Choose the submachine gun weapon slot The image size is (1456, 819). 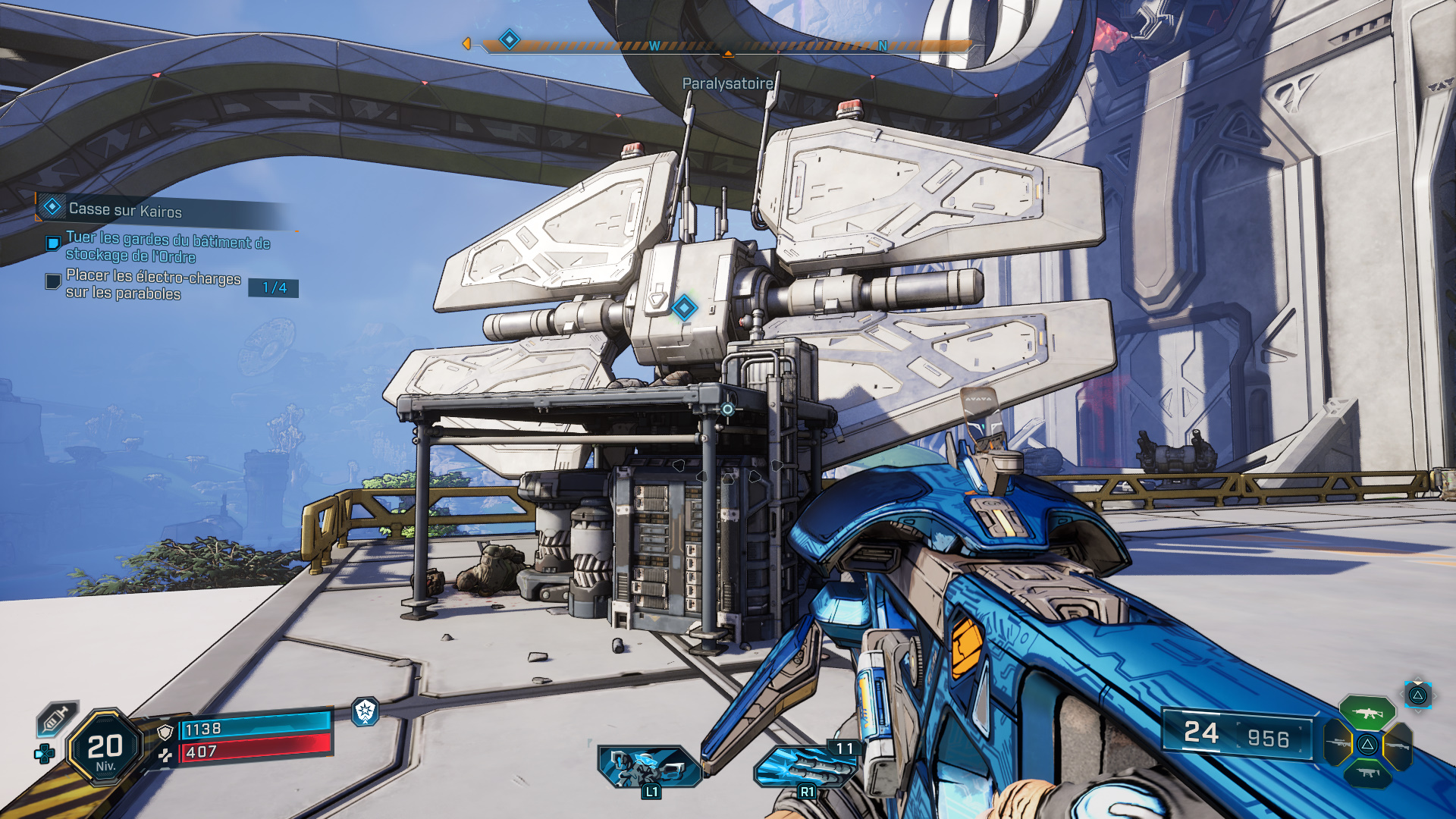click(x=1367, y=773)
